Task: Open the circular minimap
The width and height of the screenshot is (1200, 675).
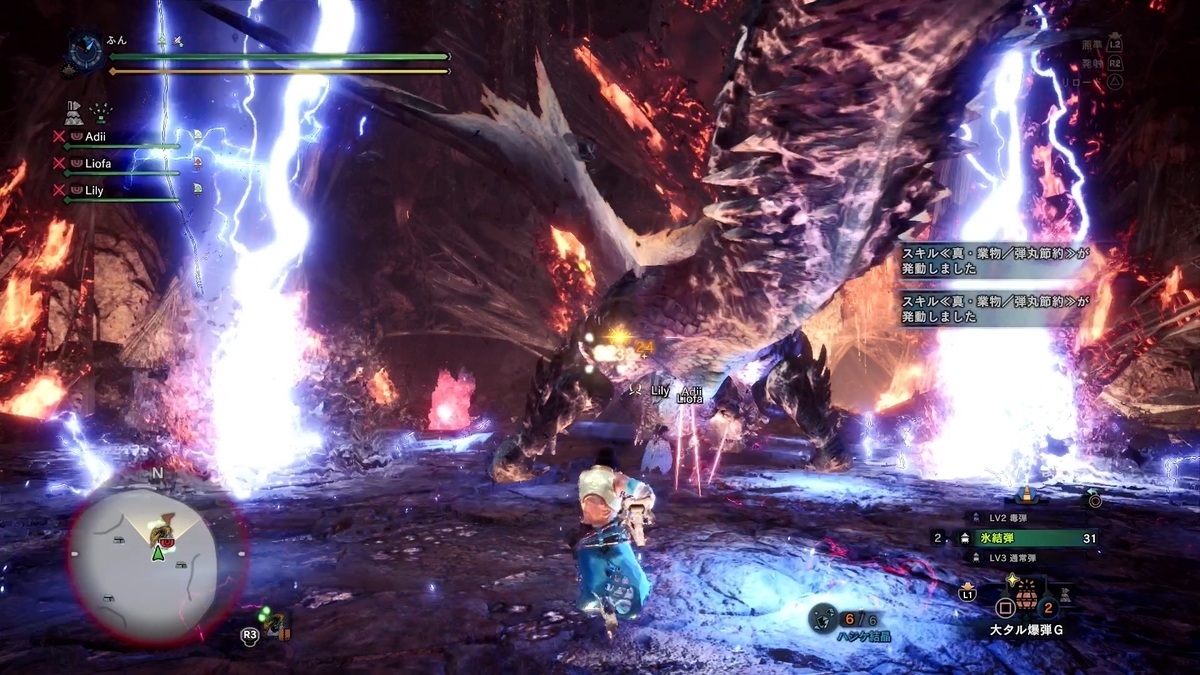Action: point(157,556)
